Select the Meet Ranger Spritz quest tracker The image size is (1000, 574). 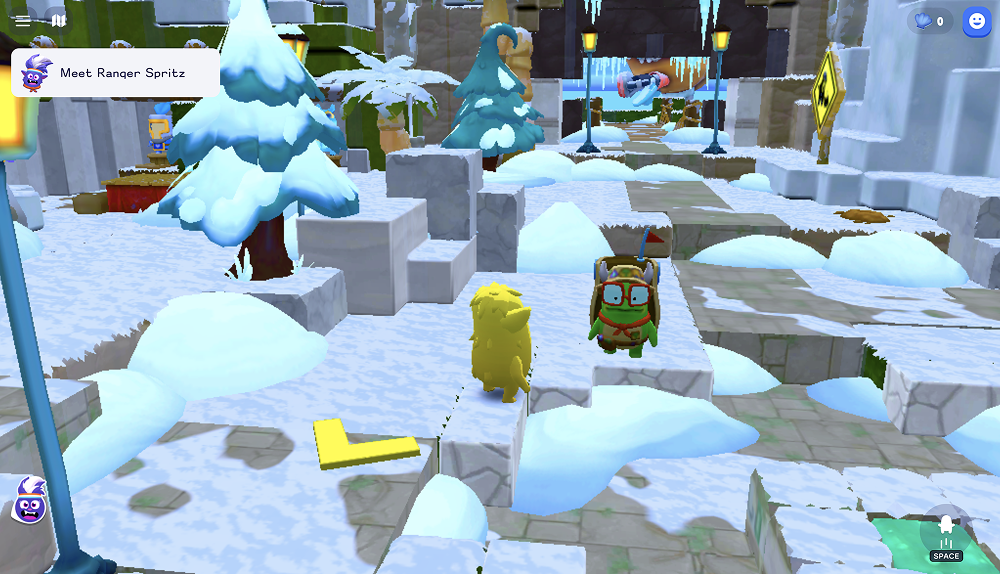tap(115, 73)
